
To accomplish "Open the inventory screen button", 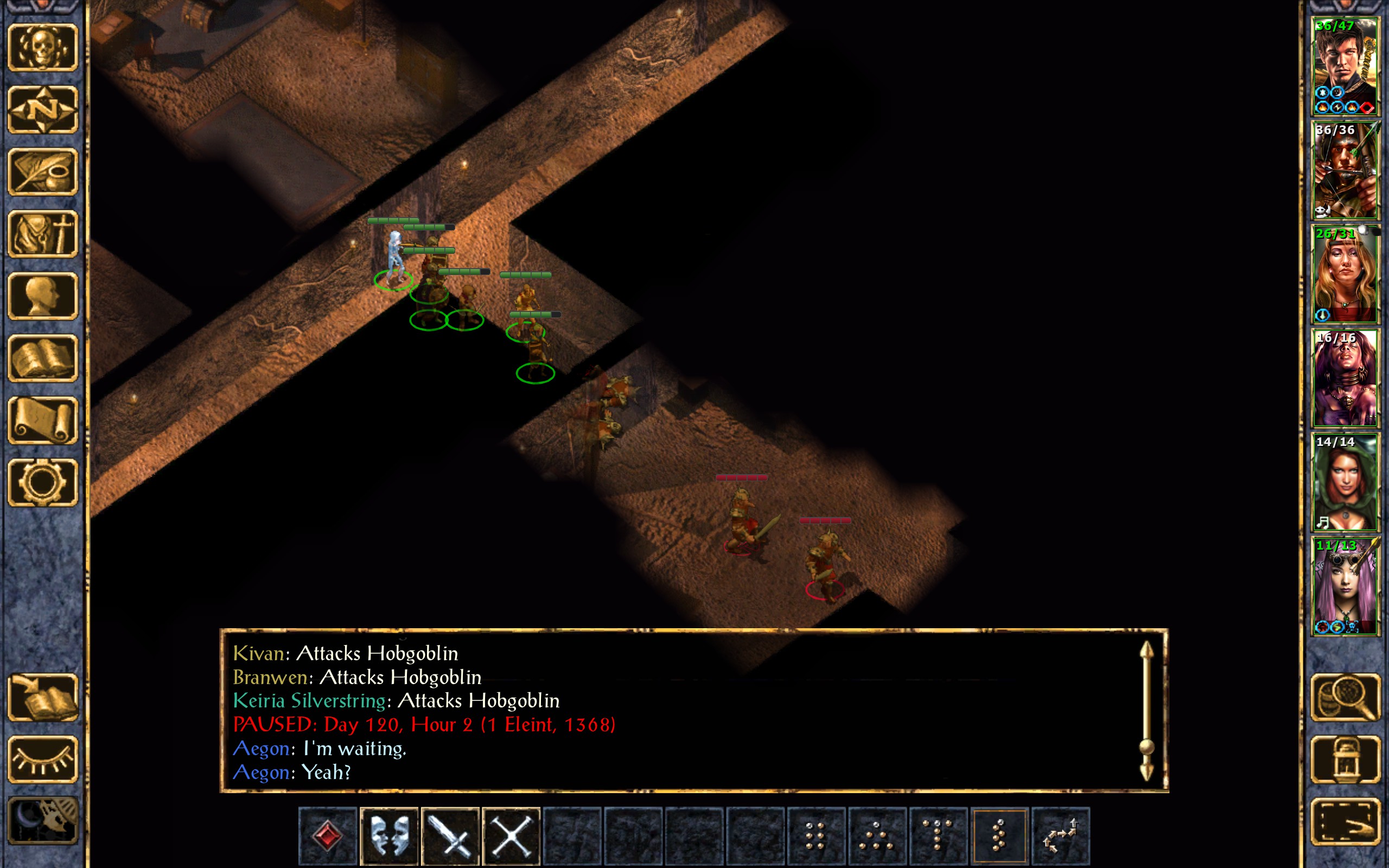I will click(43, 234).
